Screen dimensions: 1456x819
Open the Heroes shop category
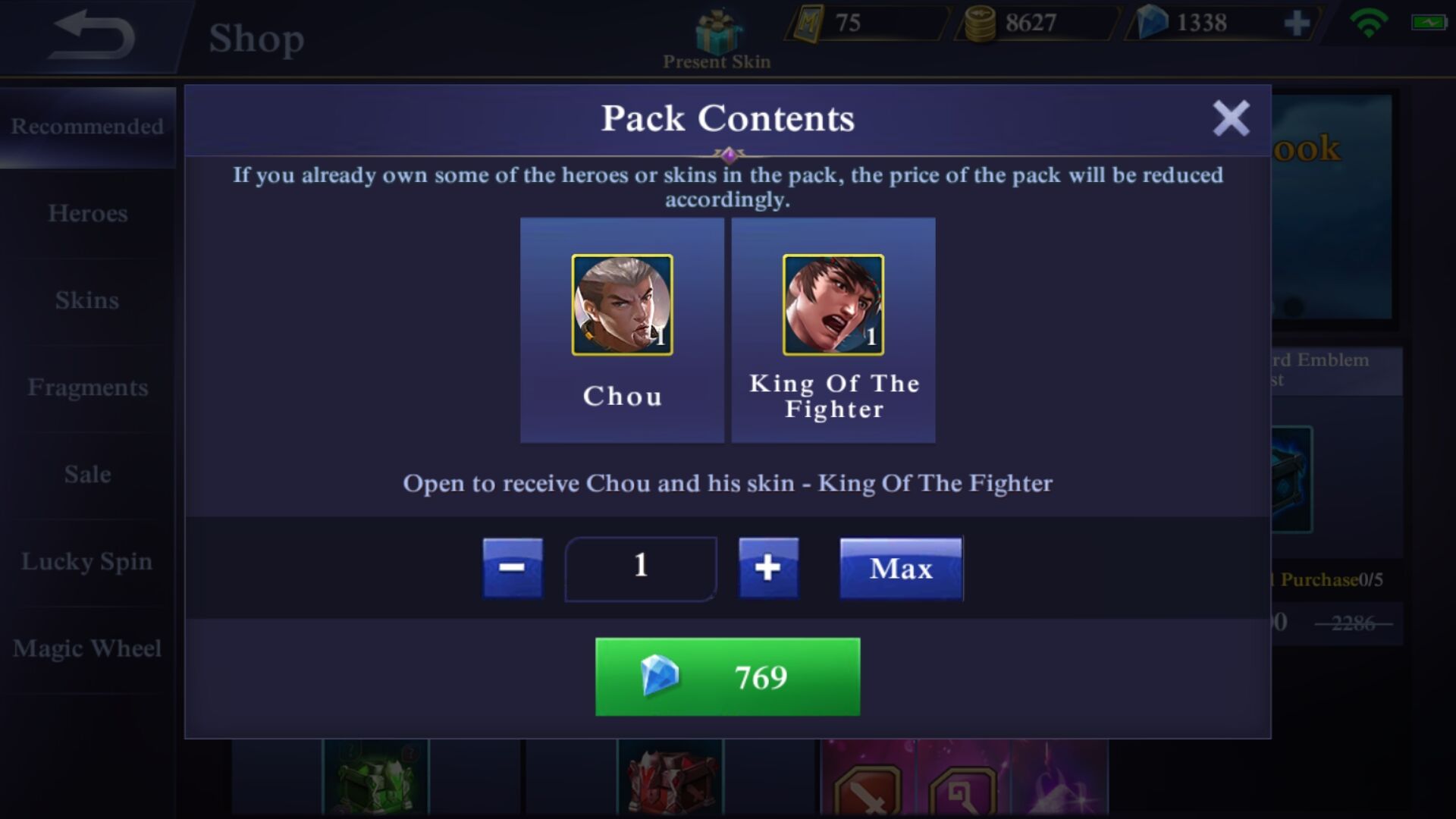[x=87, y=214]
